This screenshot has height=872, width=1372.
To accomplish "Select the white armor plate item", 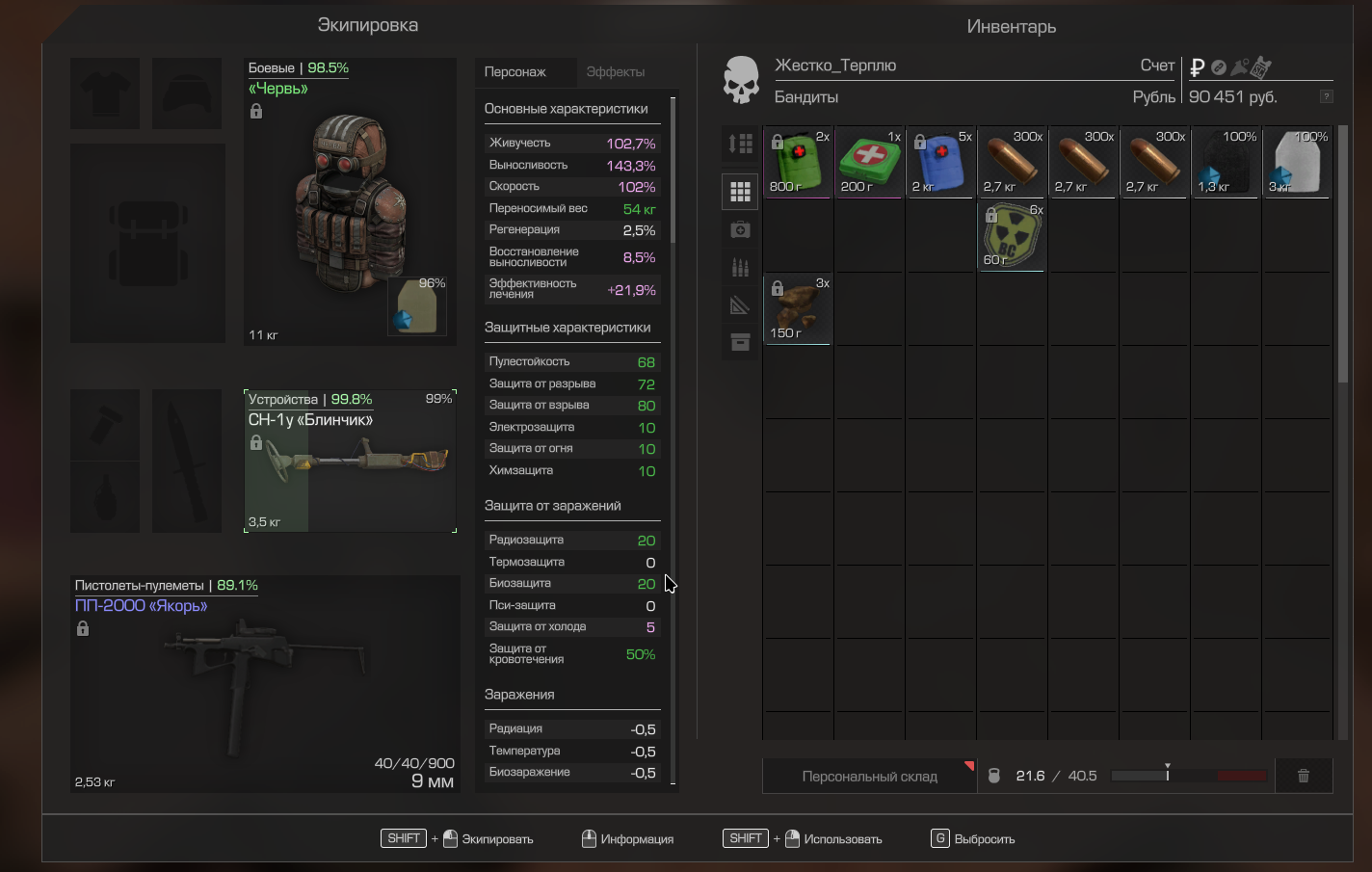I will (x=1297, y=162).
